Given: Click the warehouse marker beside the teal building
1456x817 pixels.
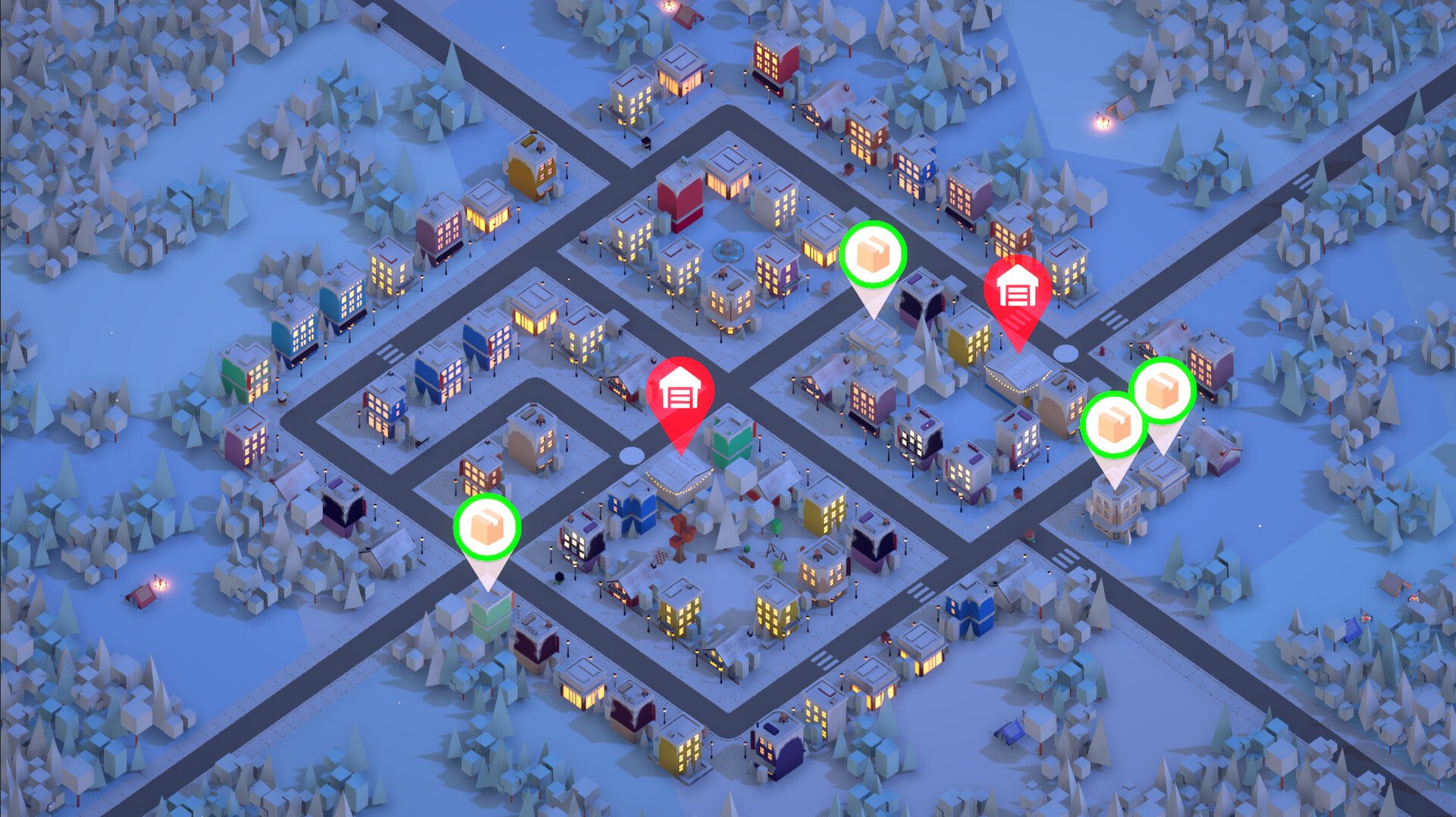Looking at the screenshot, I should click(680, 393).
